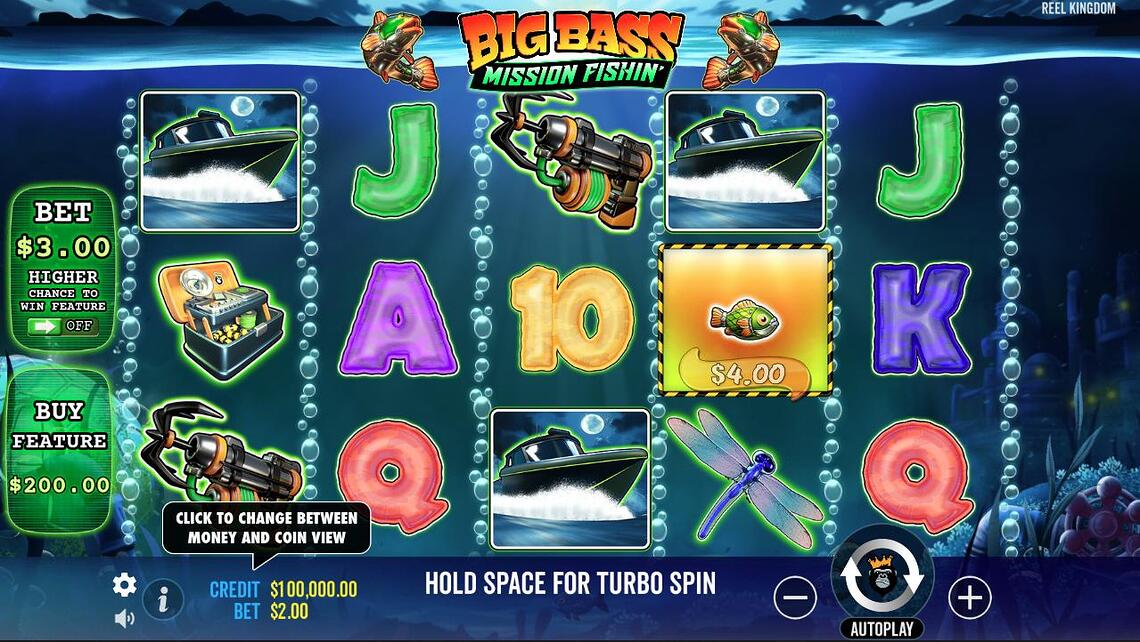This screenshot has height=642, width=1140.
Task: Spin the reels with the center spin button
Action: click(x=881, y=577)
